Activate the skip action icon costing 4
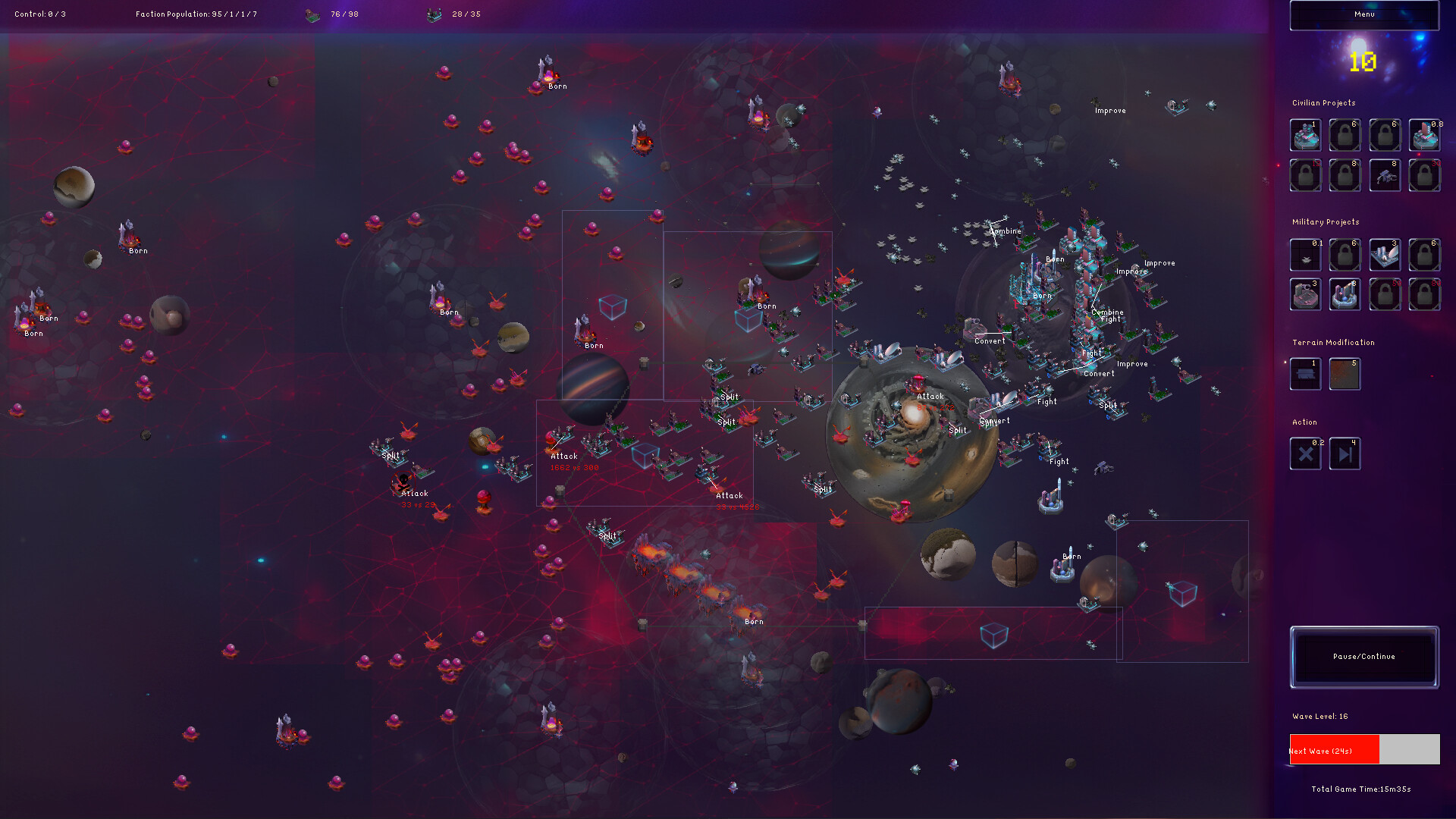Image resolution: width=1456 pixels, height=819 pixels. pyautogui.click(x=1345, y=453)
